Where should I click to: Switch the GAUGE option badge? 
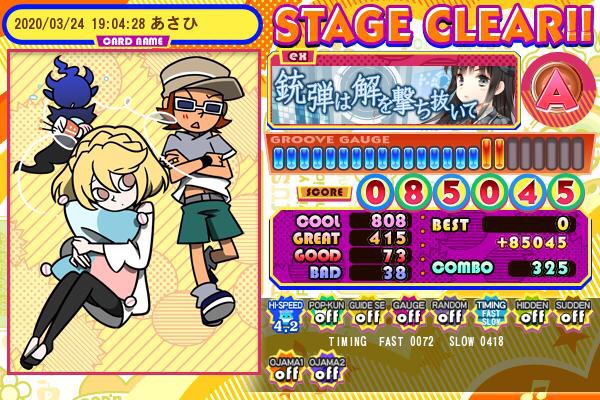tap(407, 315)
